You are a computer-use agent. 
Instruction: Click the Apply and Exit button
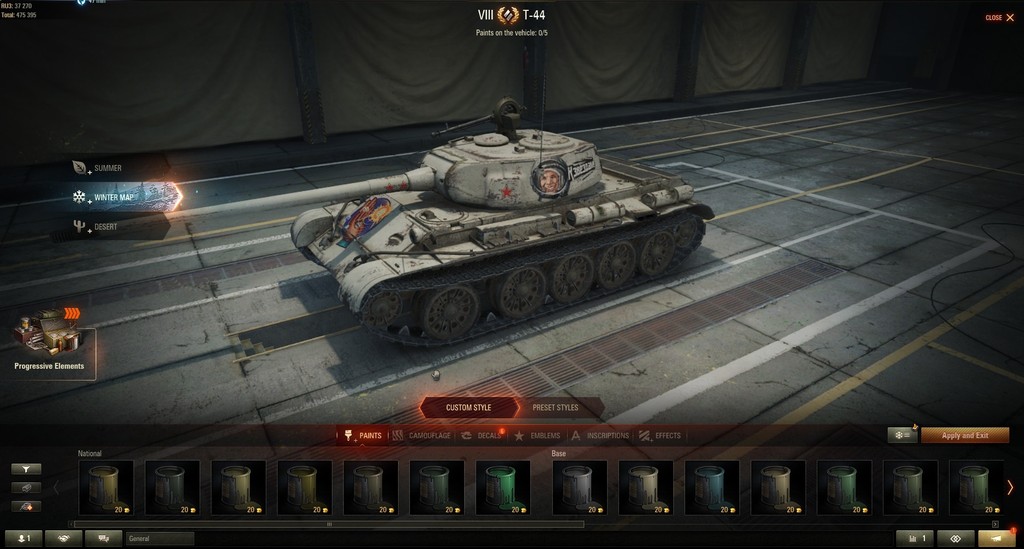pos(965,436)
